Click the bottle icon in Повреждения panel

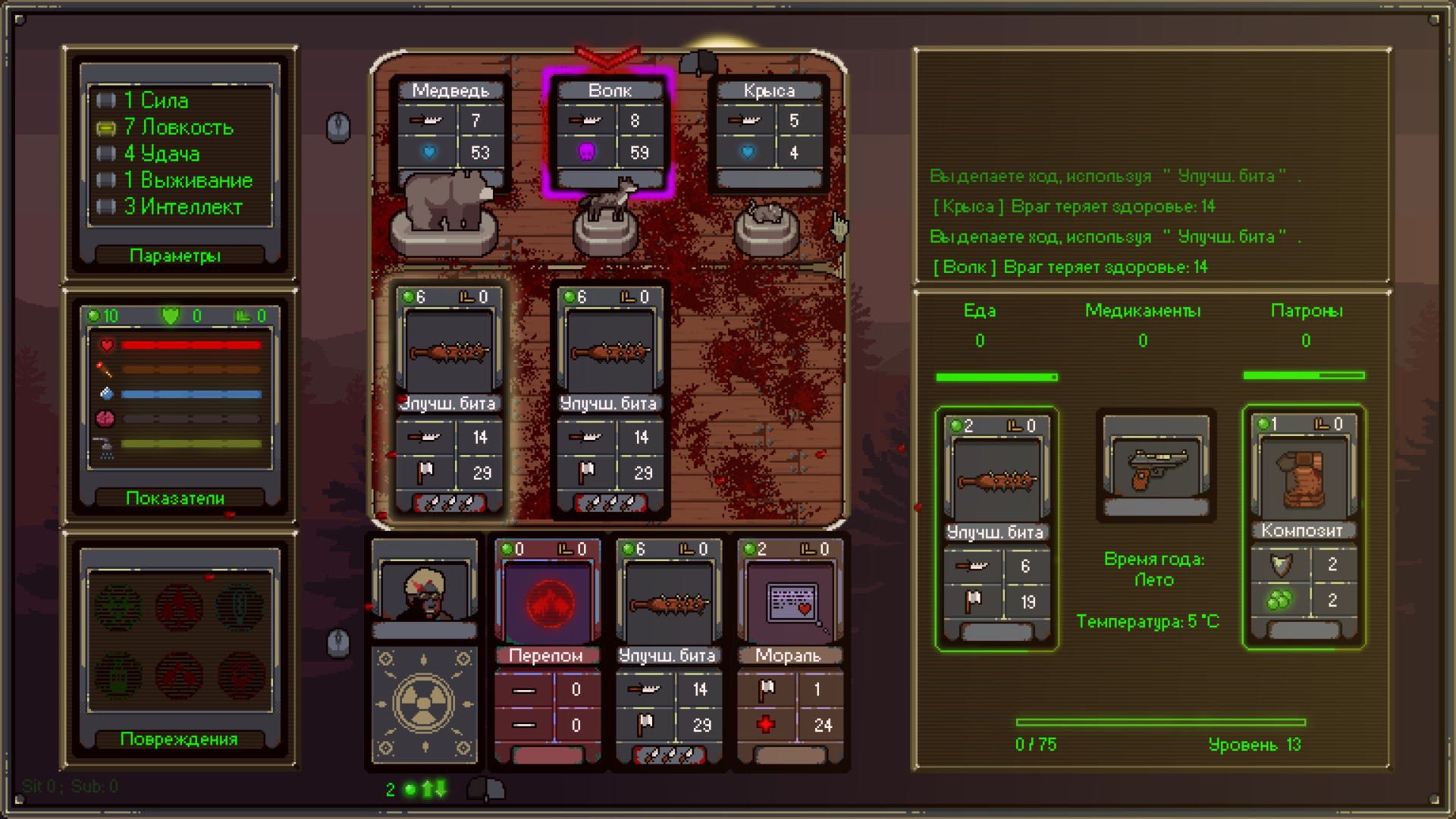pyautogui.click(x=119, y=675)
